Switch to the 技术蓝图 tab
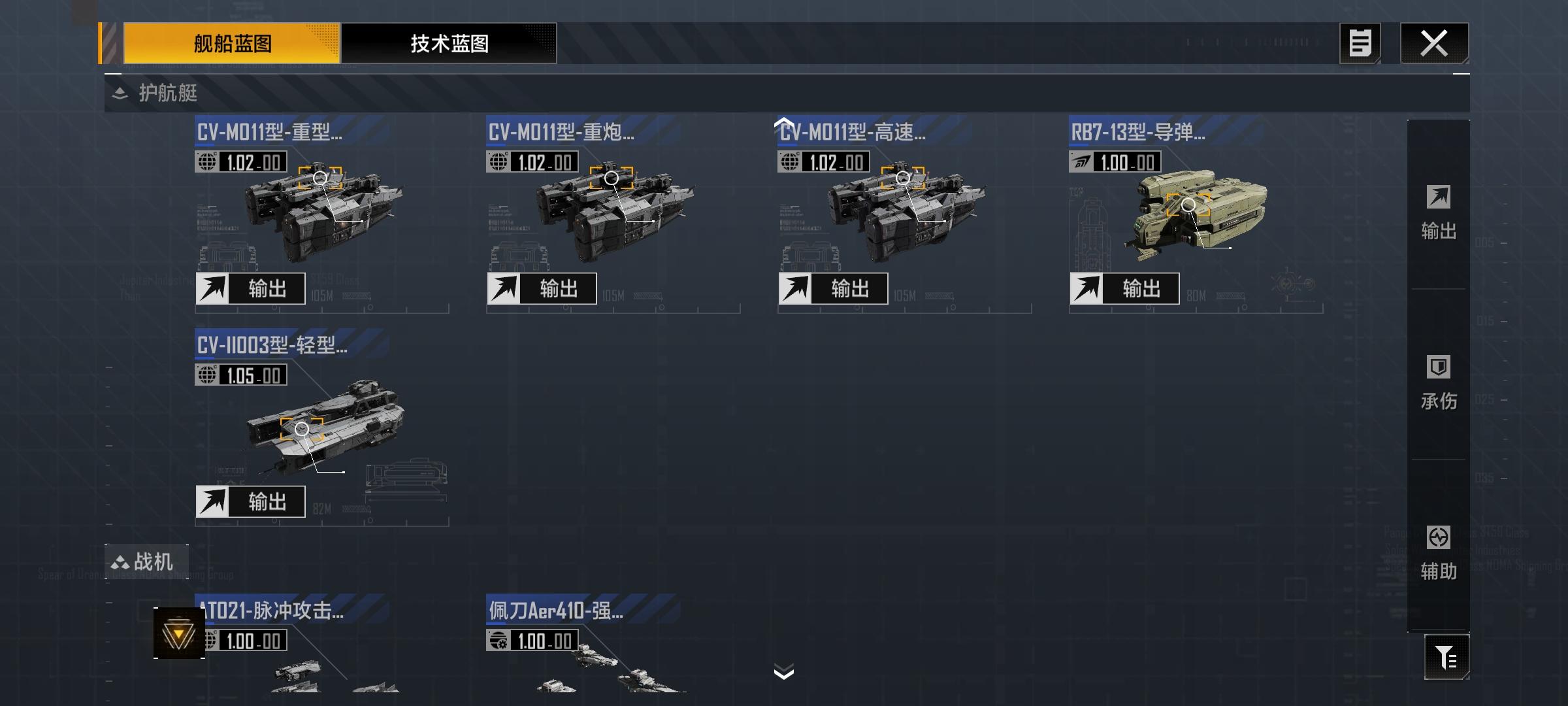This screenshot has width=1568, height=706. pos(449,44)
